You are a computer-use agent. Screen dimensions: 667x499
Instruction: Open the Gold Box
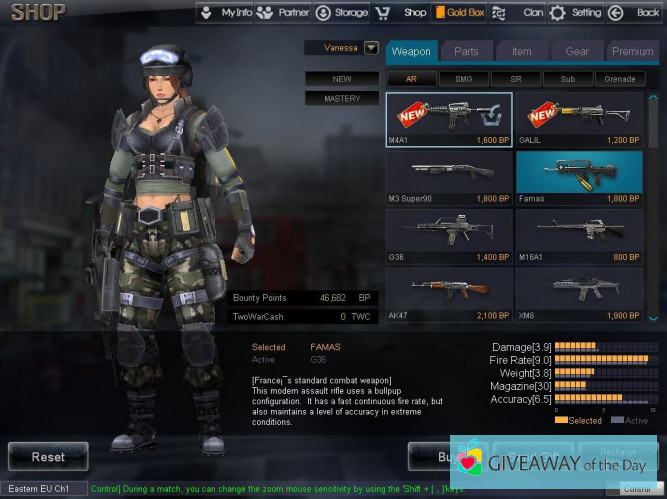pos(459,13)
